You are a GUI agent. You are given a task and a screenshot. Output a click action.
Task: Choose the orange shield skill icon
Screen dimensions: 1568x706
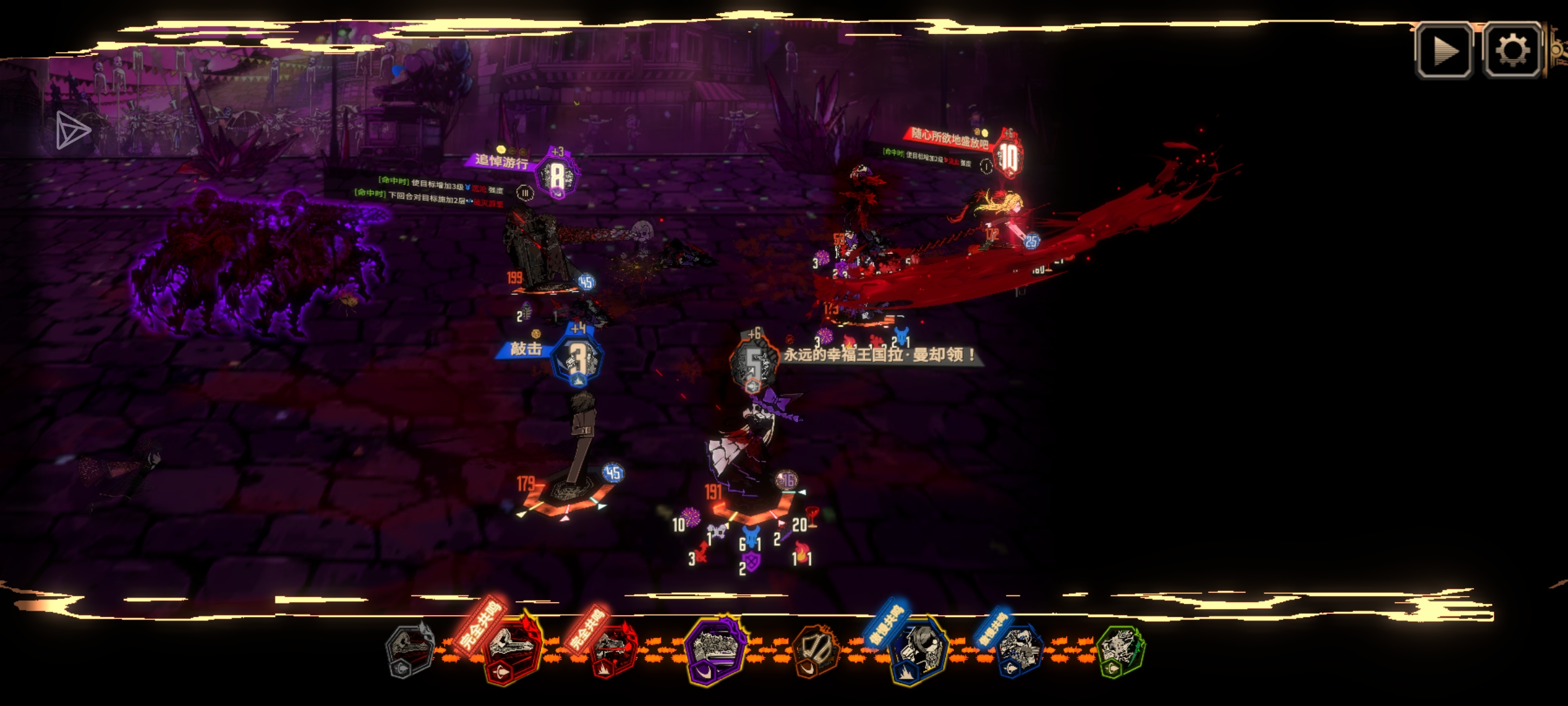pyautogui.click(x=815, y=650)
